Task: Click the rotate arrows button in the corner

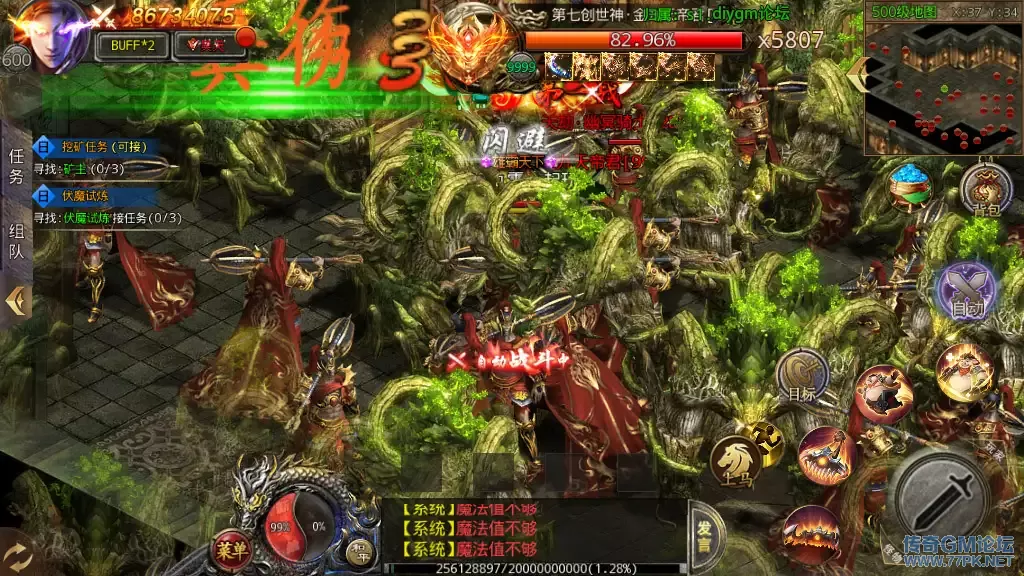Action: [x=18, y=555]
